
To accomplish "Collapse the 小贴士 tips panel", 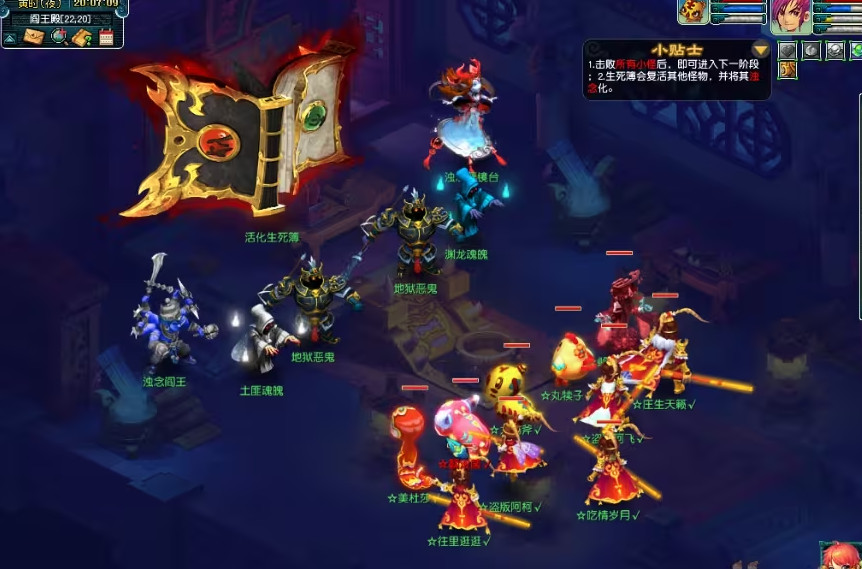I will [761, 49].
